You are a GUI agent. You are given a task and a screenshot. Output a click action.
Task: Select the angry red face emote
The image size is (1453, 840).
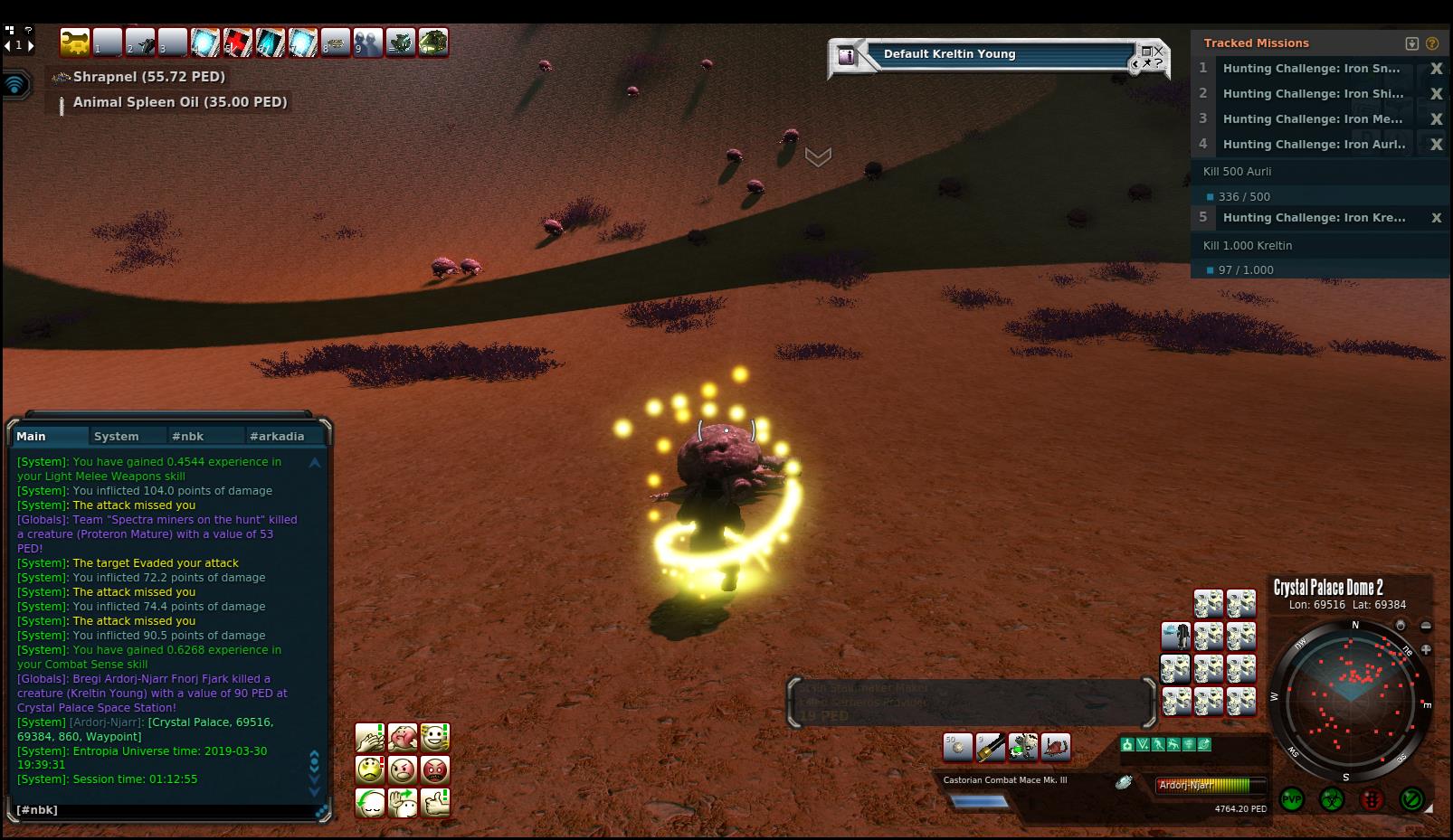click(x=435, y=770)
